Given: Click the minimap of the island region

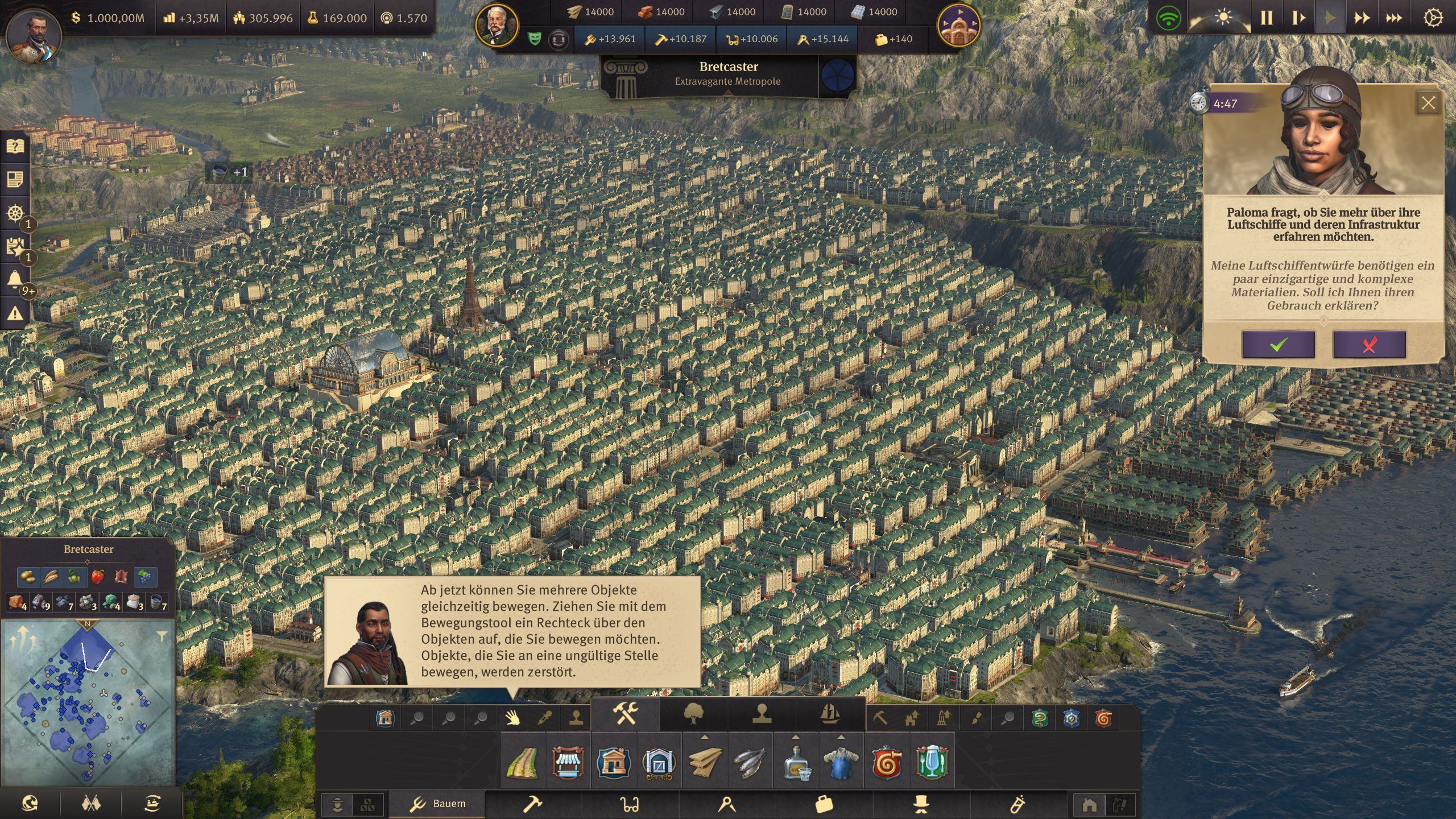Looking at the screenshot, I should (x=88, y=702).
